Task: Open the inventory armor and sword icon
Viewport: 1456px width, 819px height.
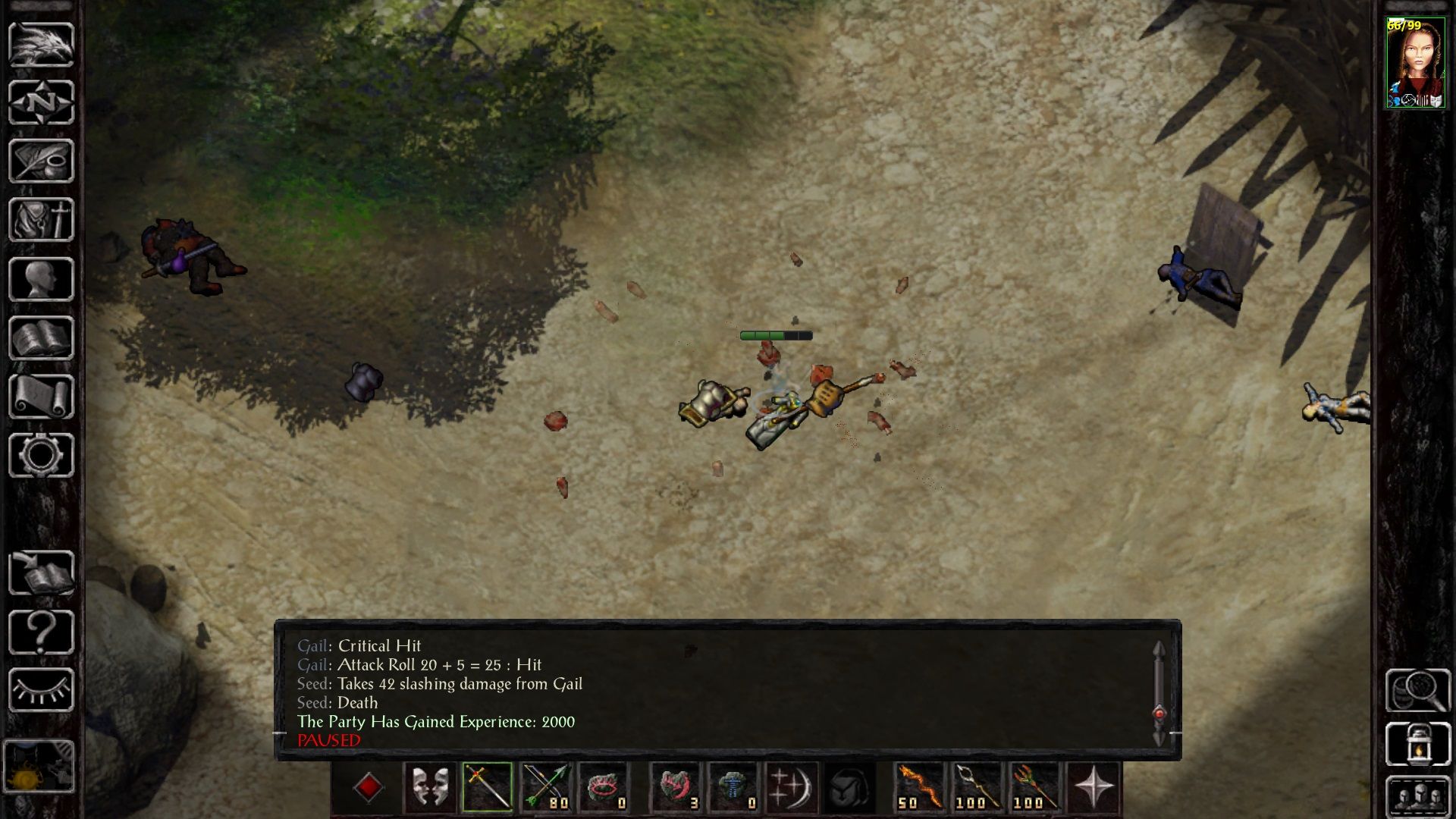Action: click(x=41, y=220)
